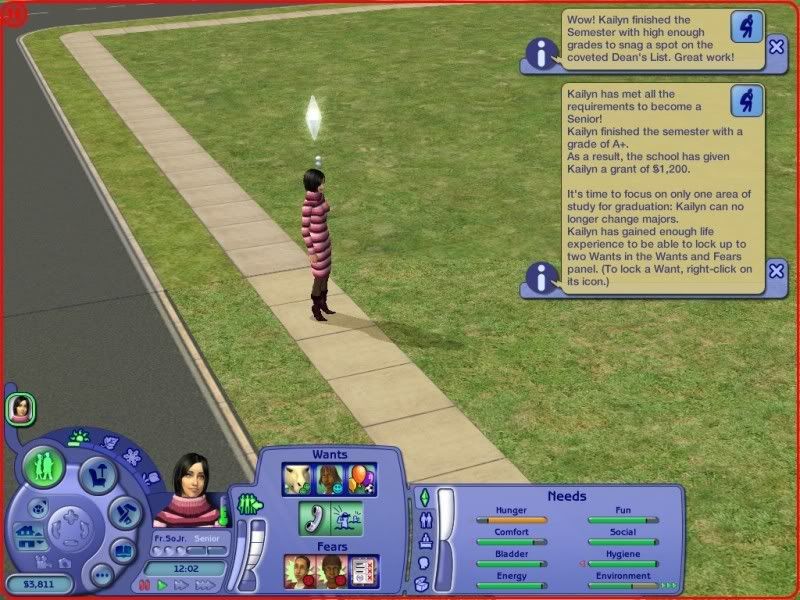Open the Needs panel tab with plumbob
Screen dimensions: 800x600
pos(423,497)
